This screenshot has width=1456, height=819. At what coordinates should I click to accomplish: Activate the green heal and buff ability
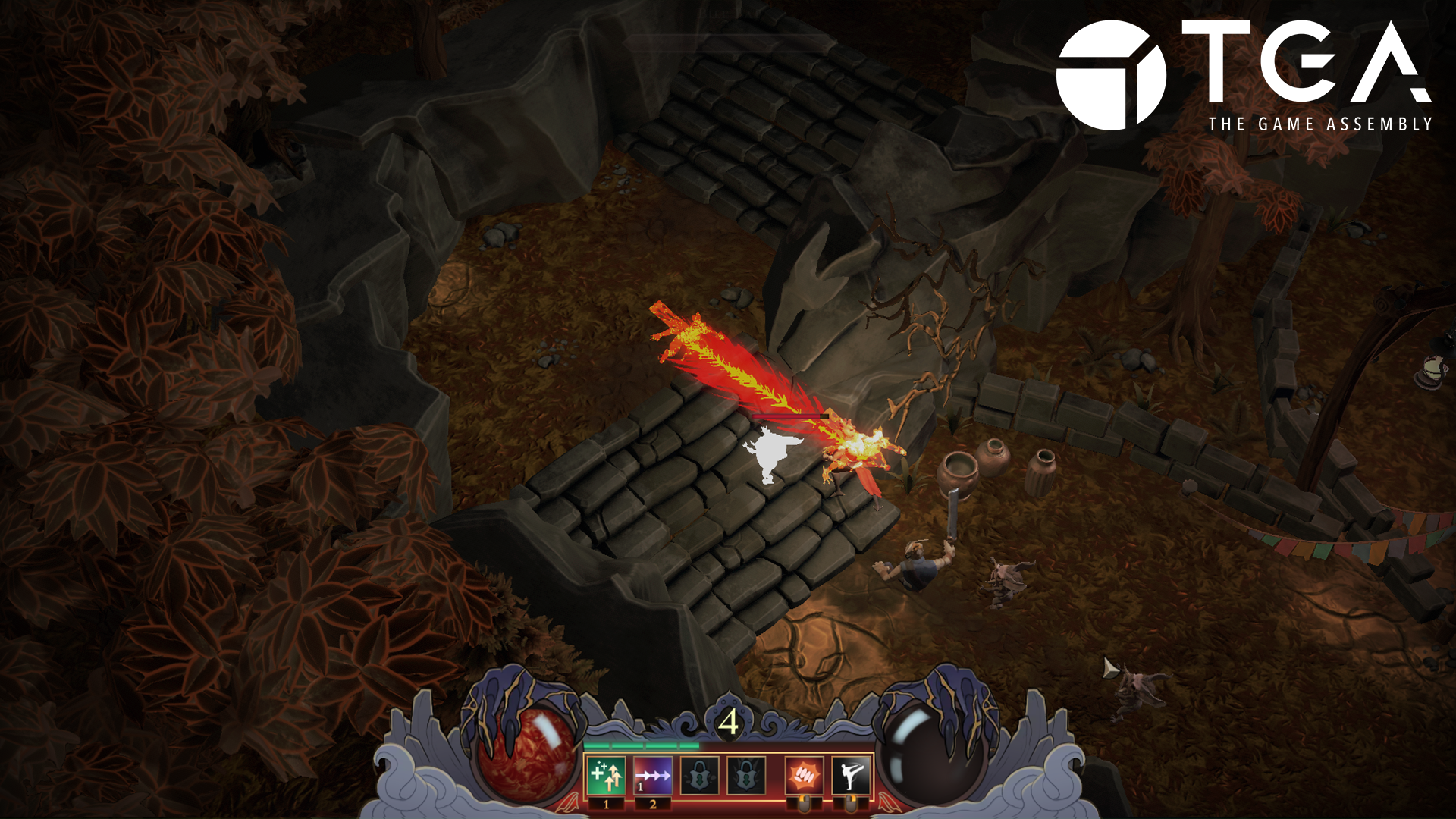click(606, 776)
